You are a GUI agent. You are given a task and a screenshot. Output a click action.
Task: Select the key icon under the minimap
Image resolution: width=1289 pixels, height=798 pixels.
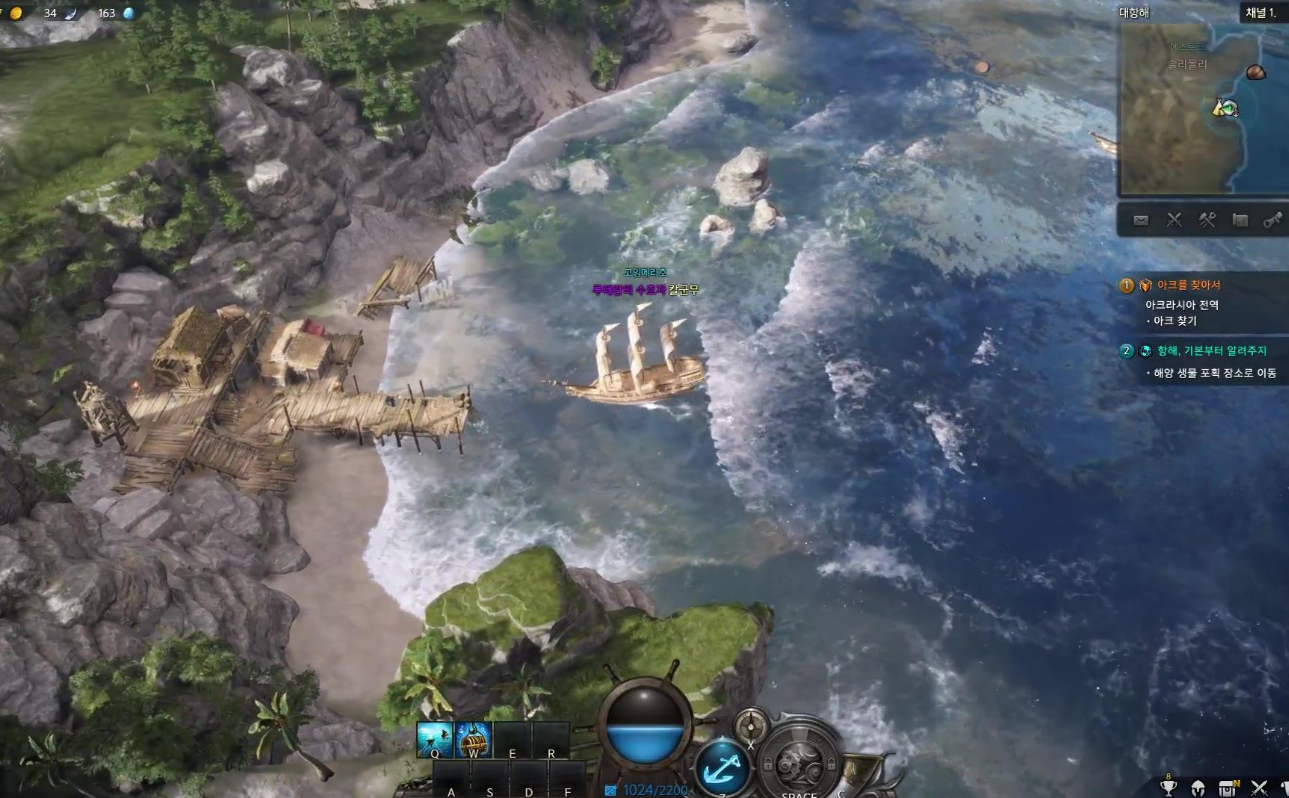point(1274,220)
